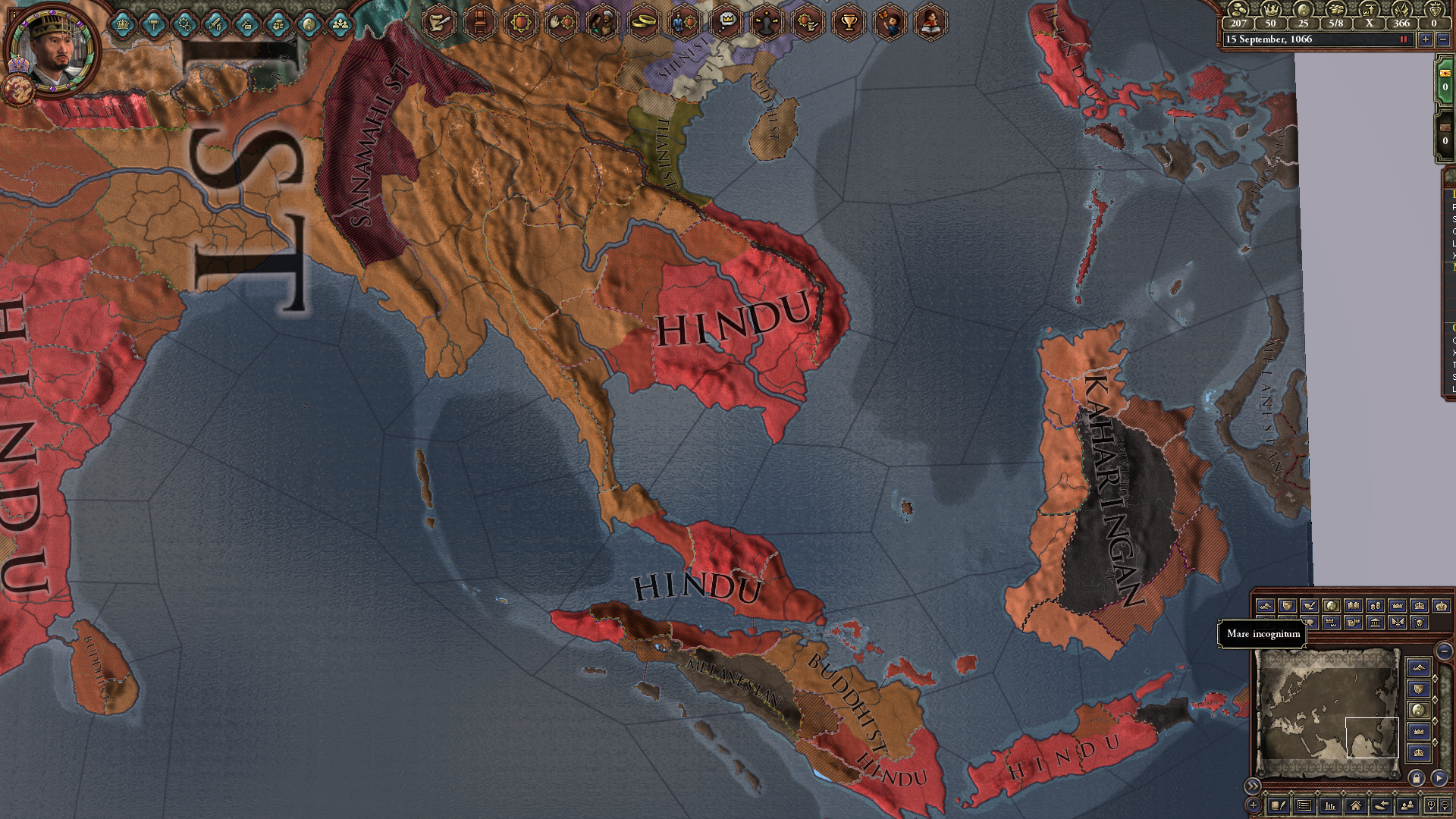Open the ledger via bar-chart icon
This screenshot has height=819, width=1456.
(1331, 806)
